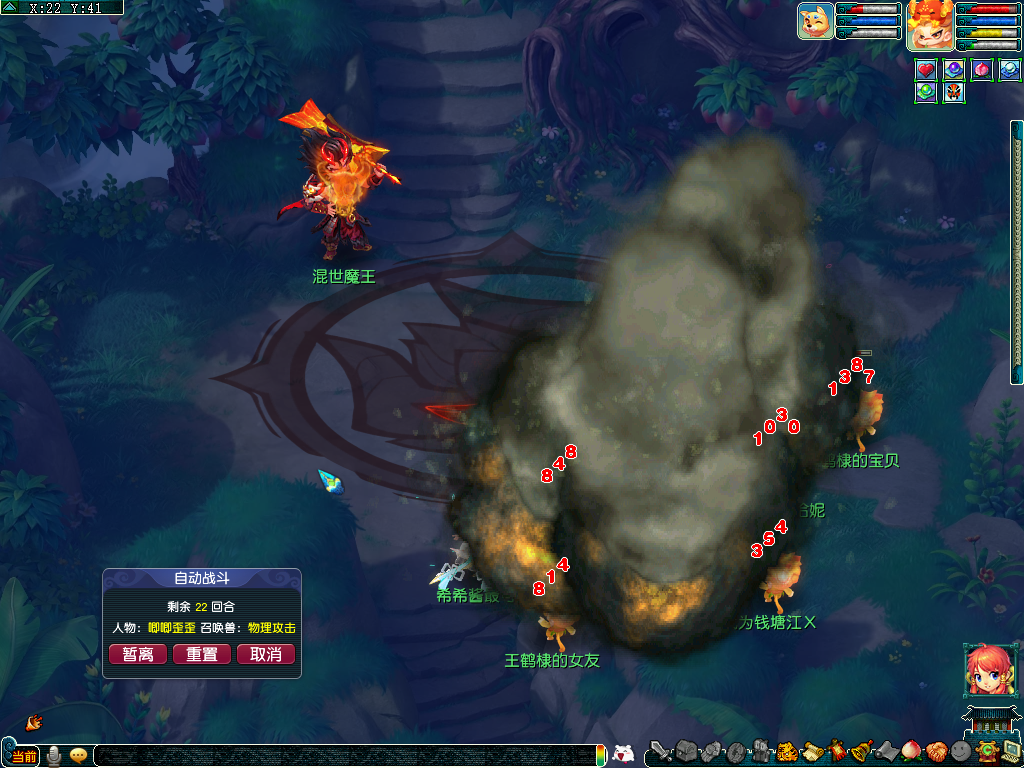The image size is (1024, 768).
Task: Open the player character portrait
Action: click(x=929, y=26)
